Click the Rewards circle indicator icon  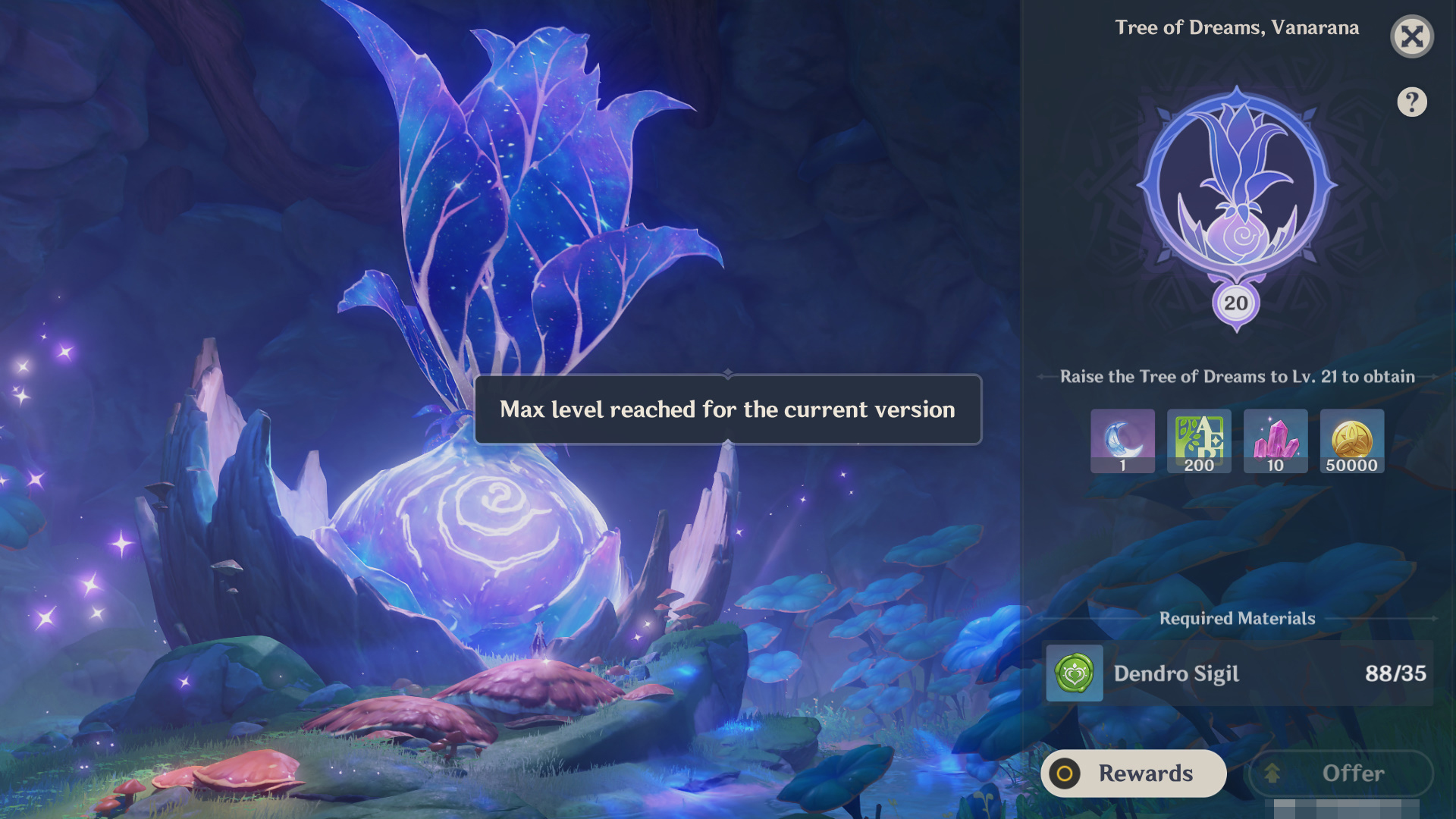[1067, 773]
